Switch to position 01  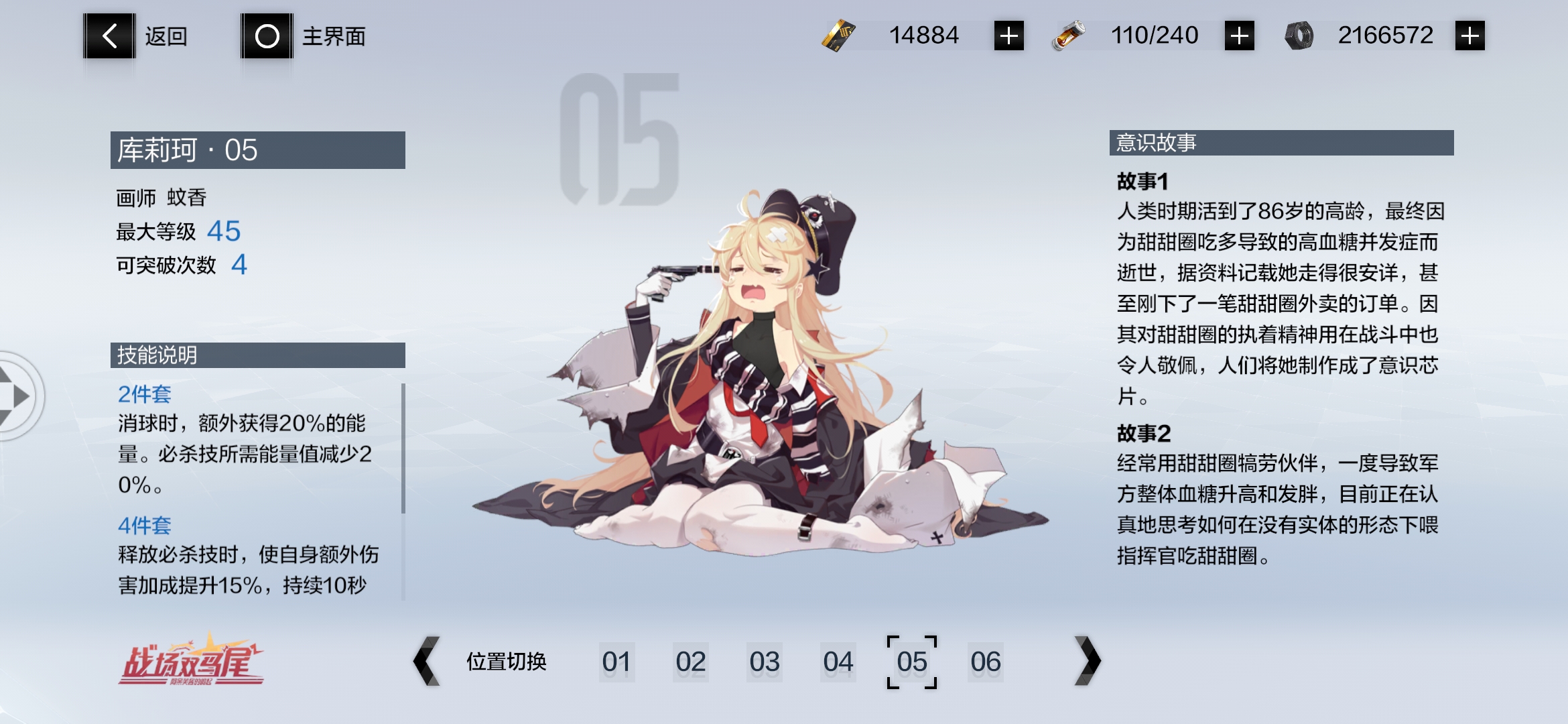tap(616, 662)
